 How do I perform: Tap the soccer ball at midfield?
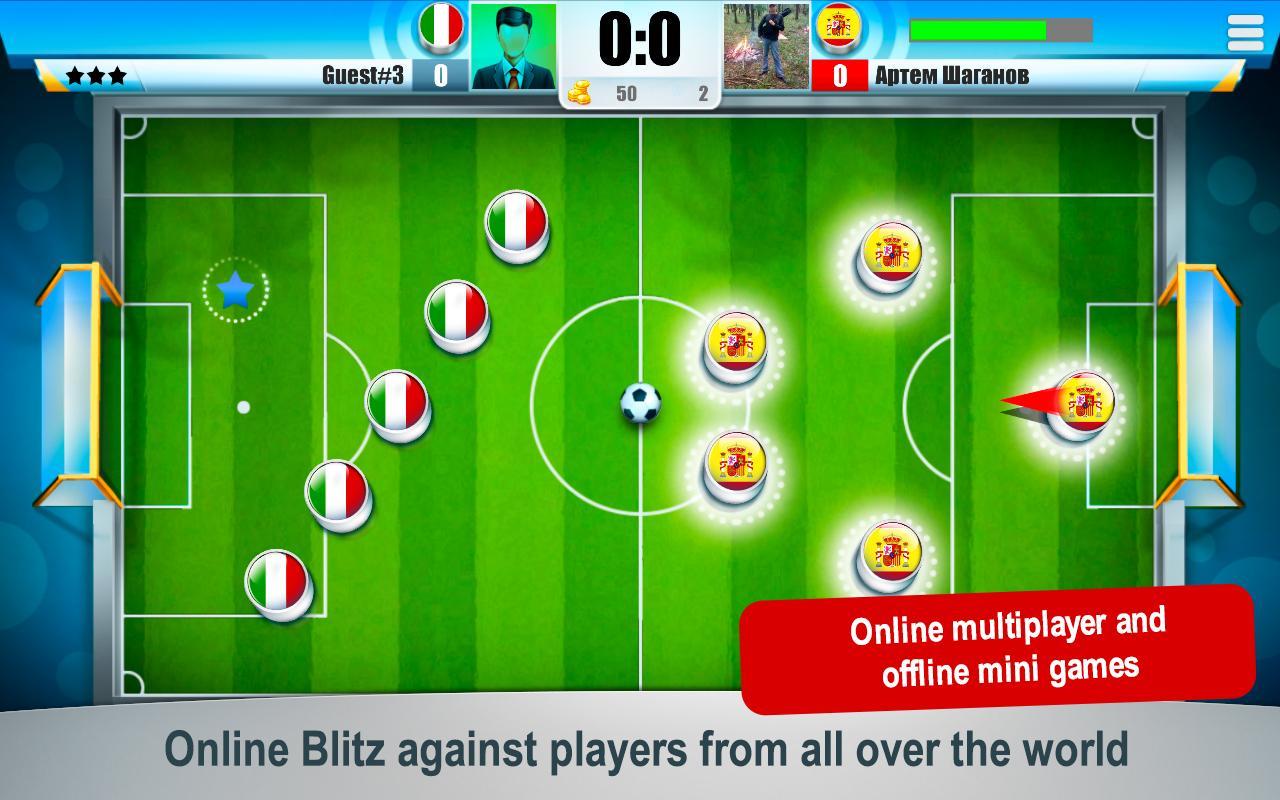tap(642, 402)
